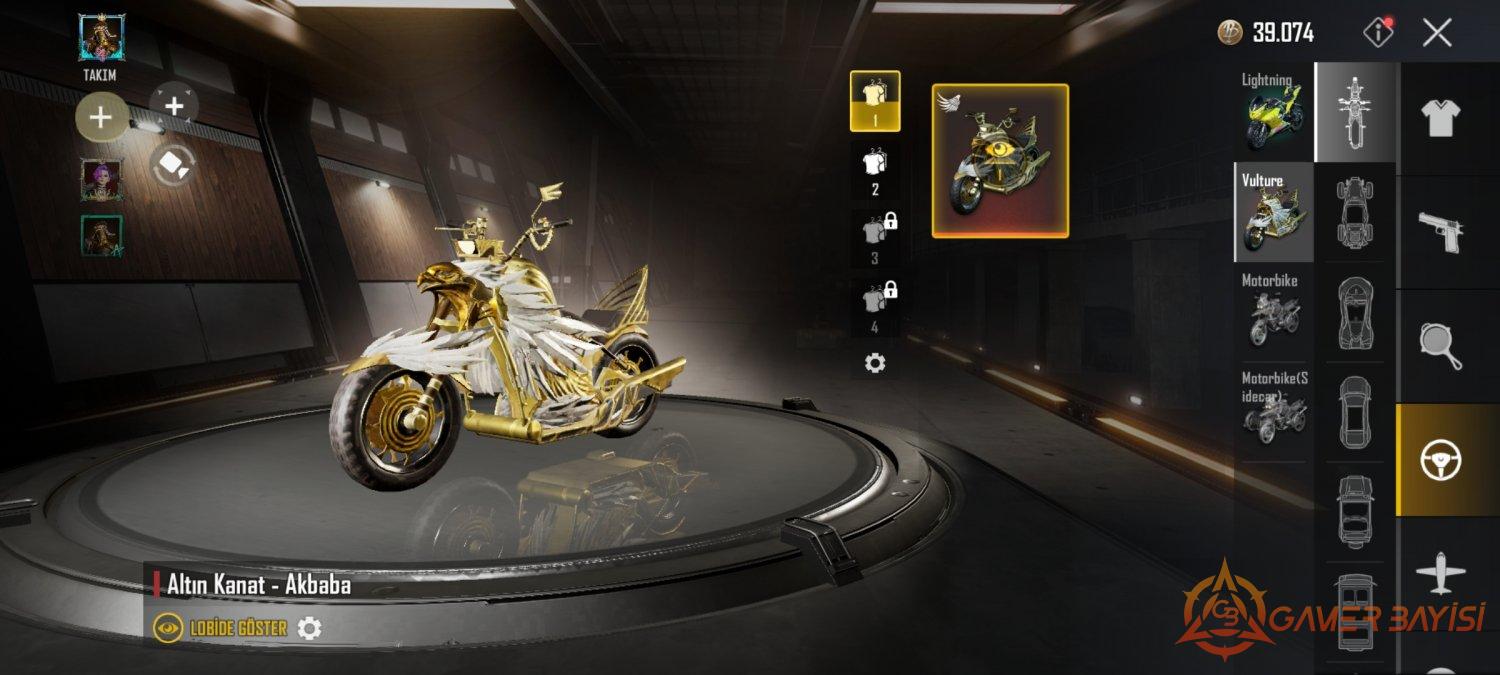Open the gear next to Lobide Göster
The image size is (1500, 675).
click(310, 628)
